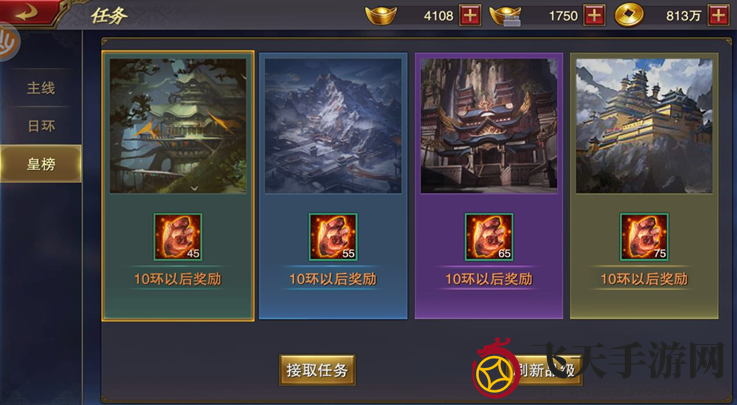Open the 日环 tab
Screen dimensions: 737x405
(x=41, y=126)
